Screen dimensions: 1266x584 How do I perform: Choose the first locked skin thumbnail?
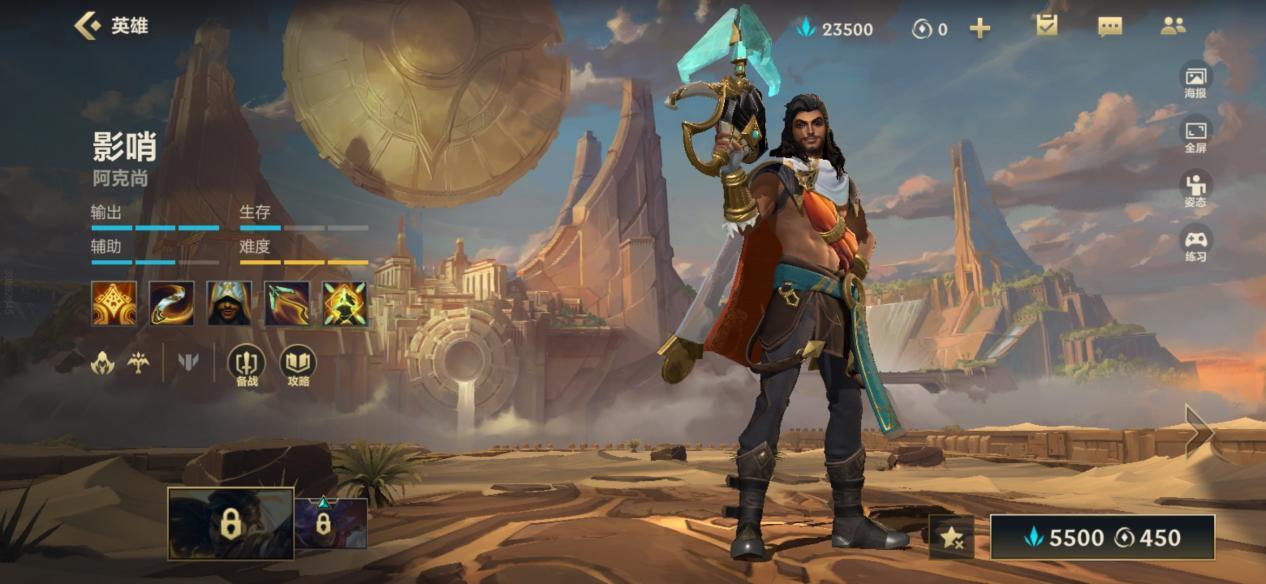point(230,523)
